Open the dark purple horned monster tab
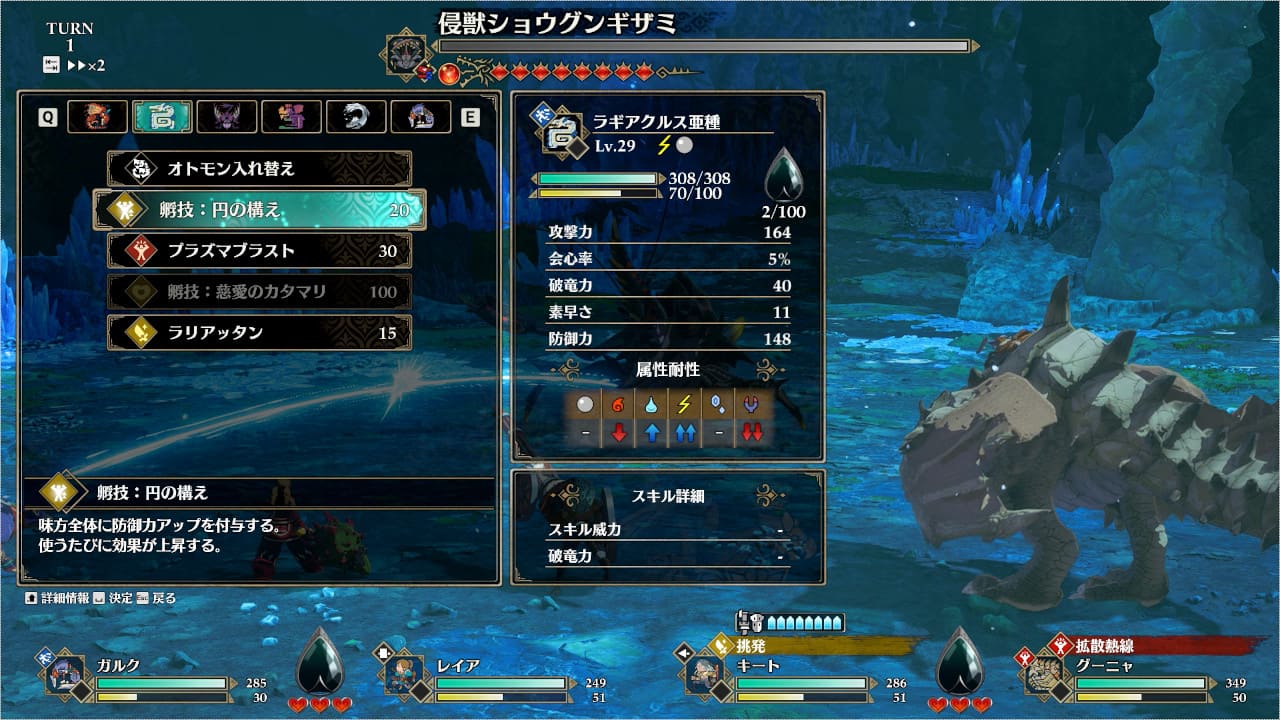The width and height of the screenshot is (1280, 720). pos(227,117)
